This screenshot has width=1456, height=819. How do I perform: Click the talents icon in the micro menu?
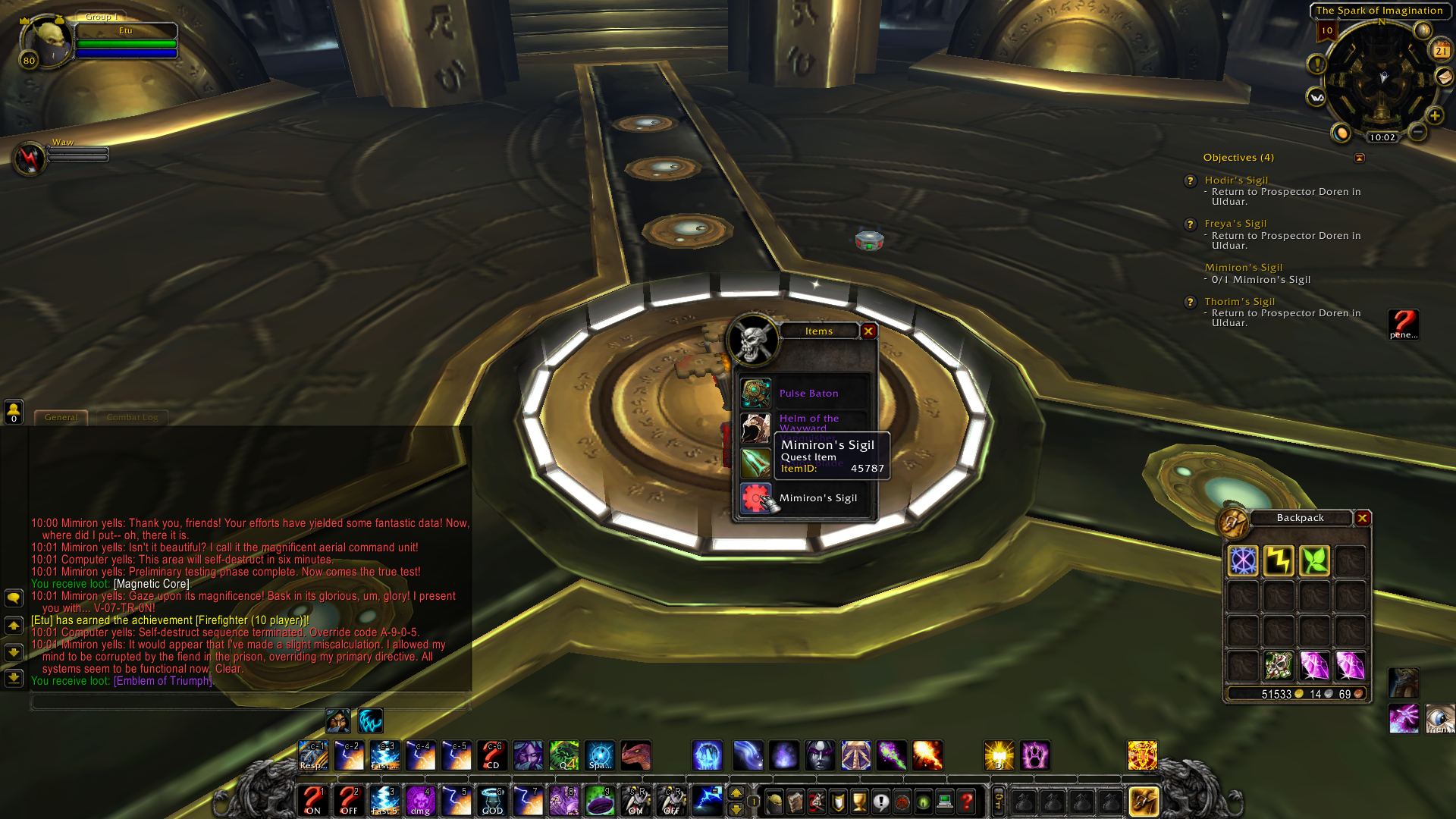point(816,802)
